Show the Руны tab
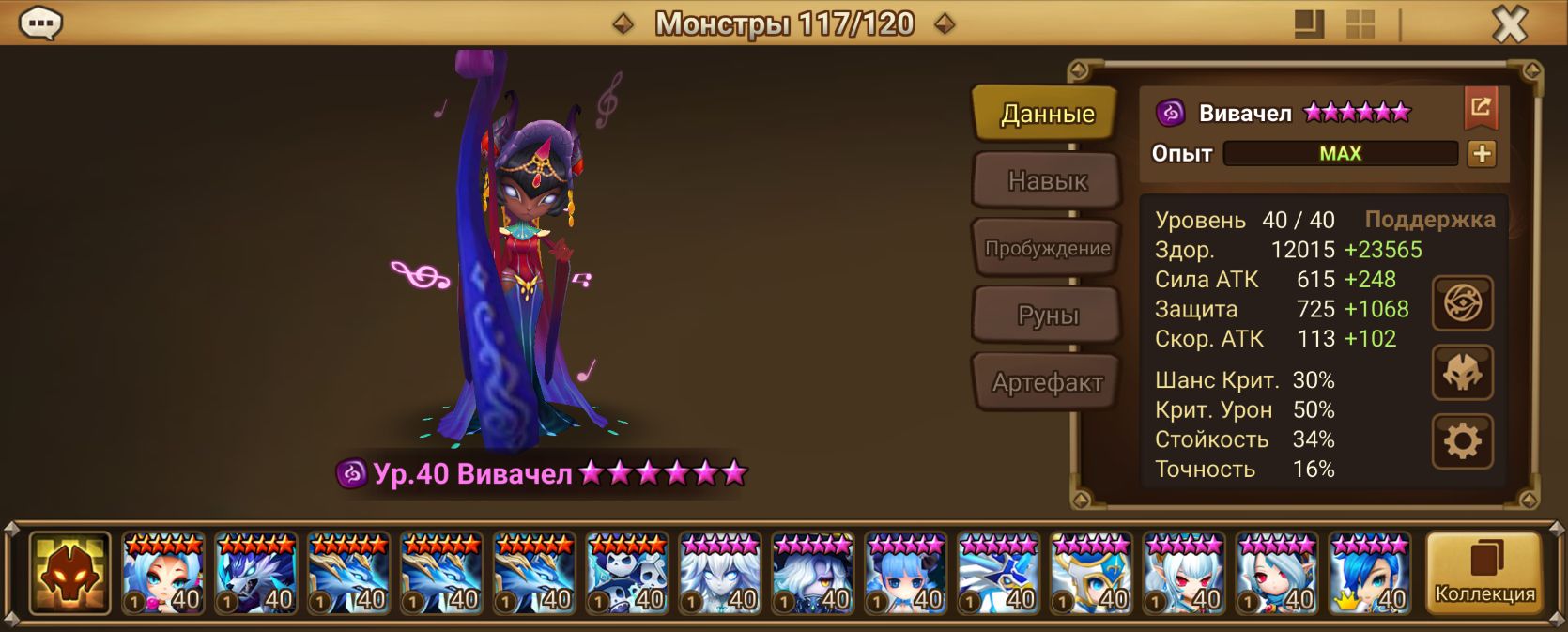The height and width of the screenshot is (632, 1568). tap(1046, 316)
